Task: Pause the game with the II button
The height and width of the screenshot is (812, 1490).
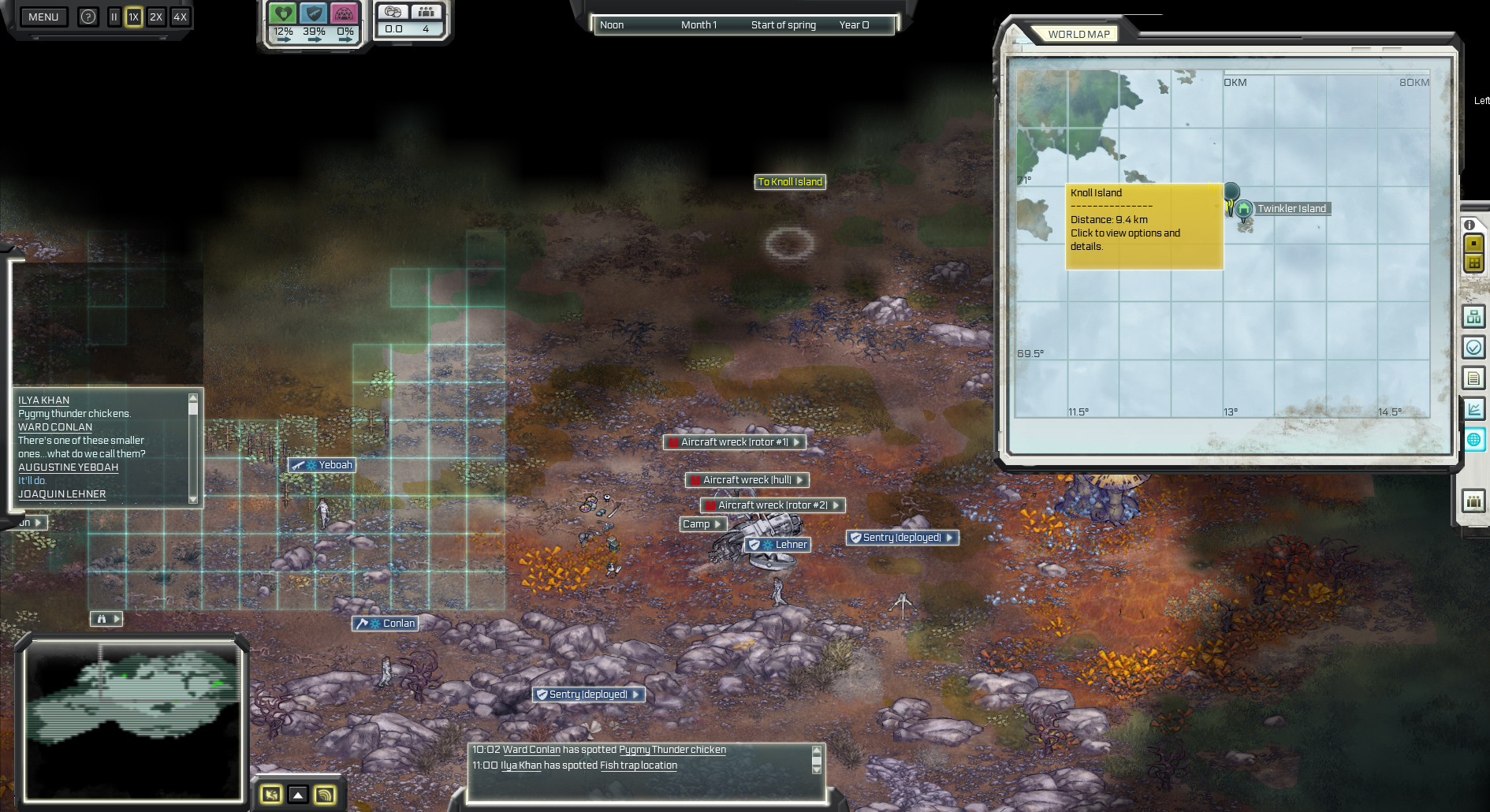Action: (x=114, y=17)
